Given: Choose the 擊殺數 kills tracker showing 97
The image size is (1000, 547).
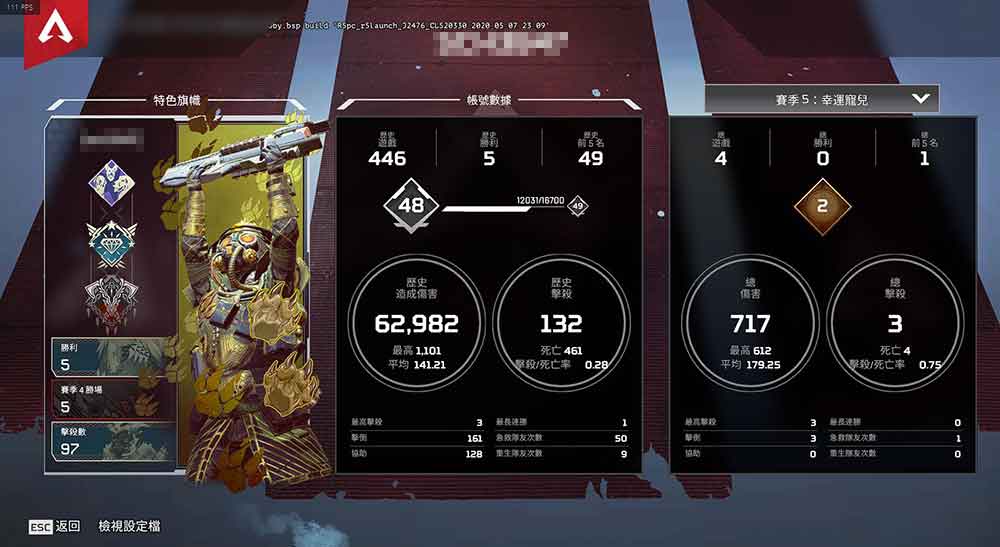Looking at the screenshot, I should point(110,441).
